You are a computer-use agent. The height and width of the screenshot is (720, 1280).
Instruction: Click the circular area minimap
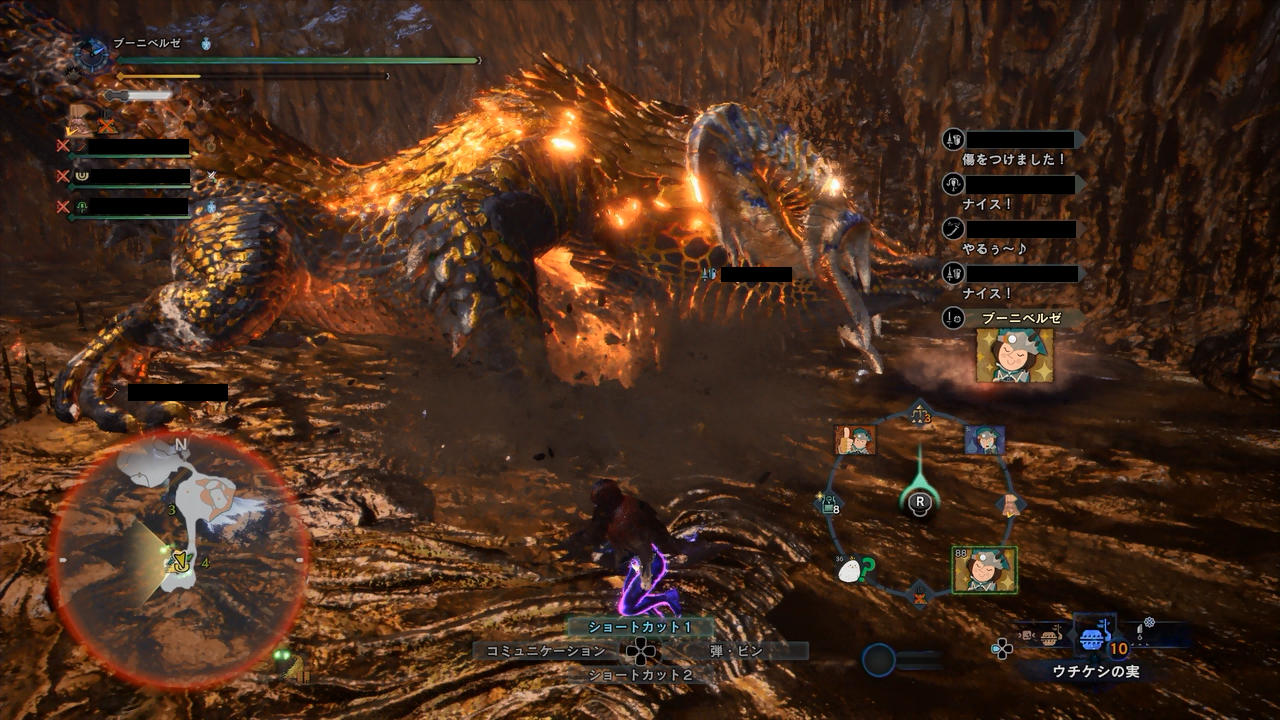(x=180, y=560)
